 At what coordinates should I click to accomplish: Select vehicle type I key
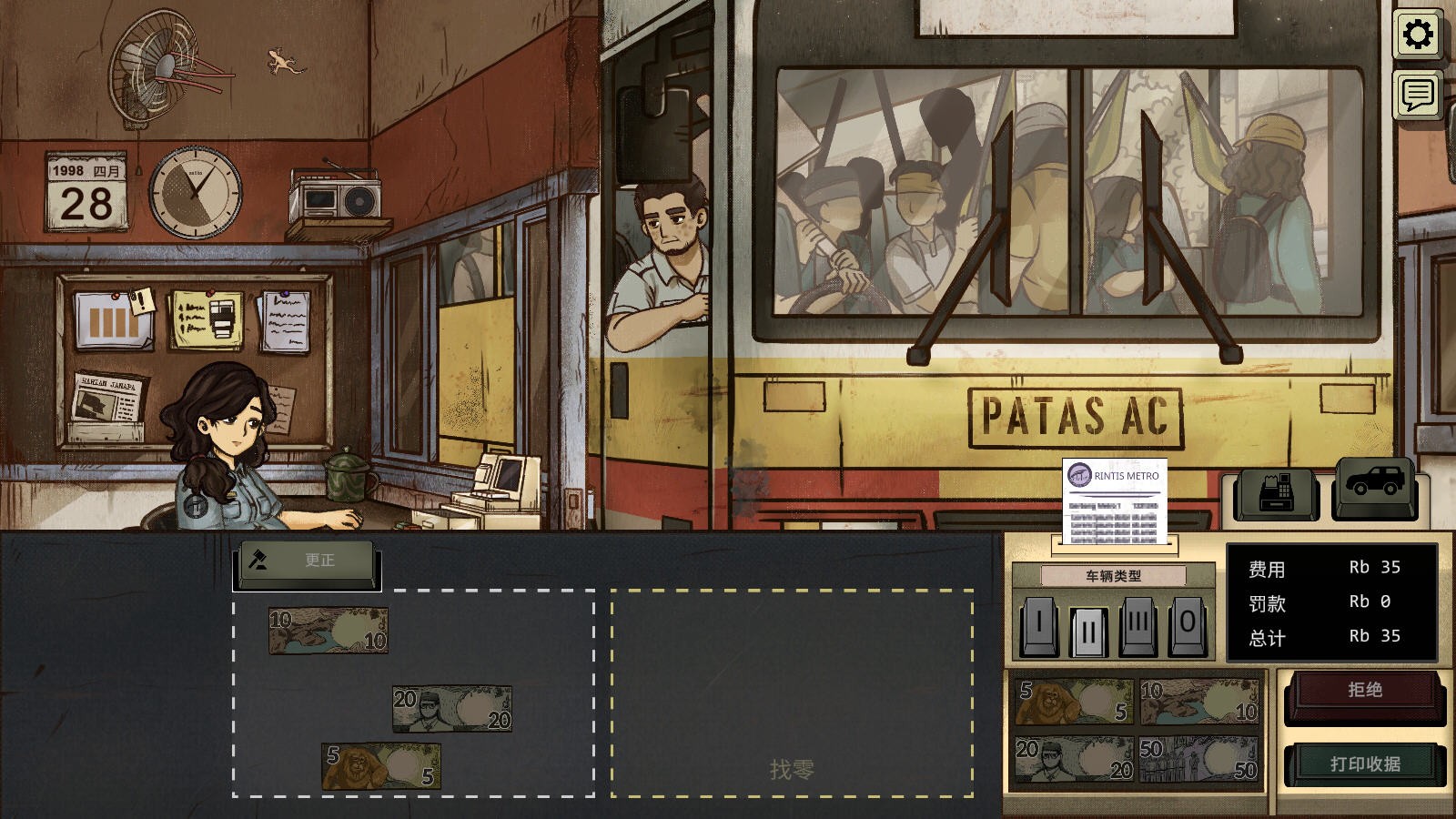click(1039, 625)
